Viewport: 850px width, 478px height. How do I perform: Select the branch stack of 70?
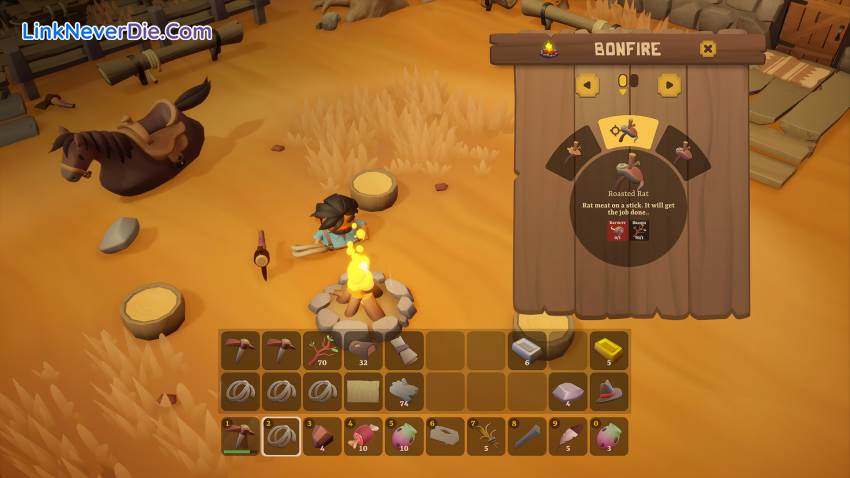[x=322, y=351]
